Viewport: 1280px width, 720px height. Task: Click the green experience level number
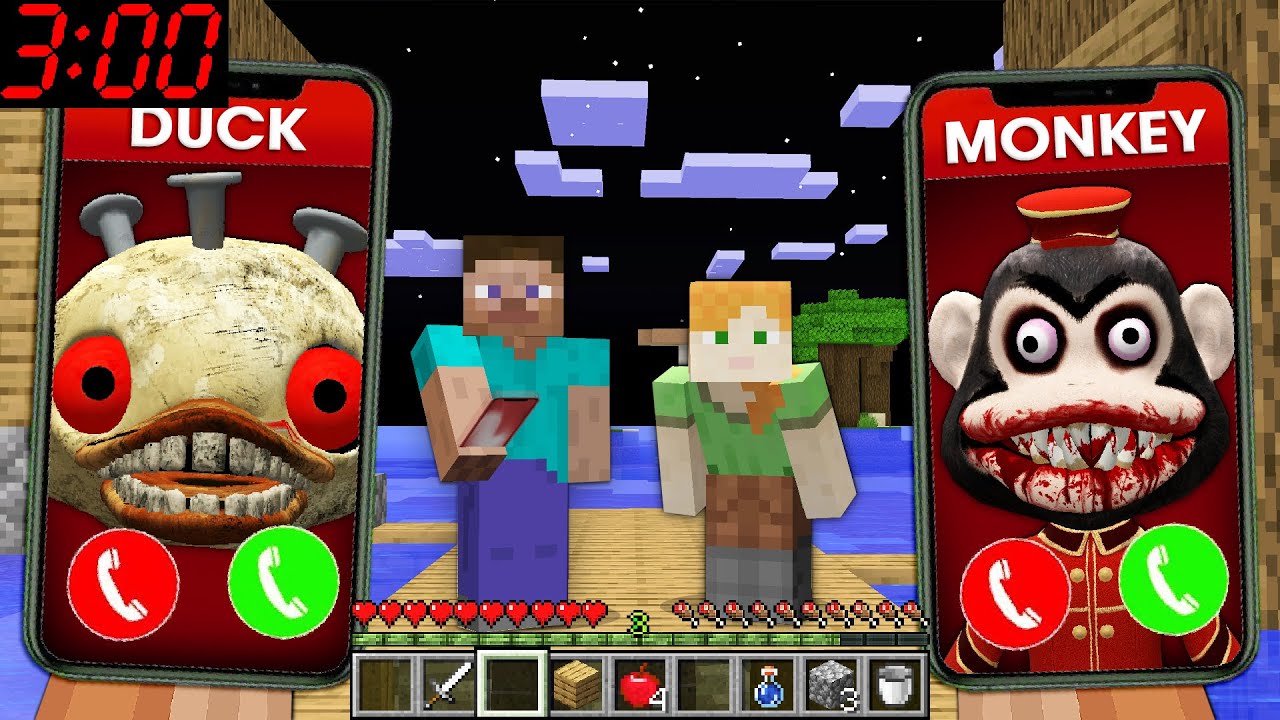tap(640, 619)
